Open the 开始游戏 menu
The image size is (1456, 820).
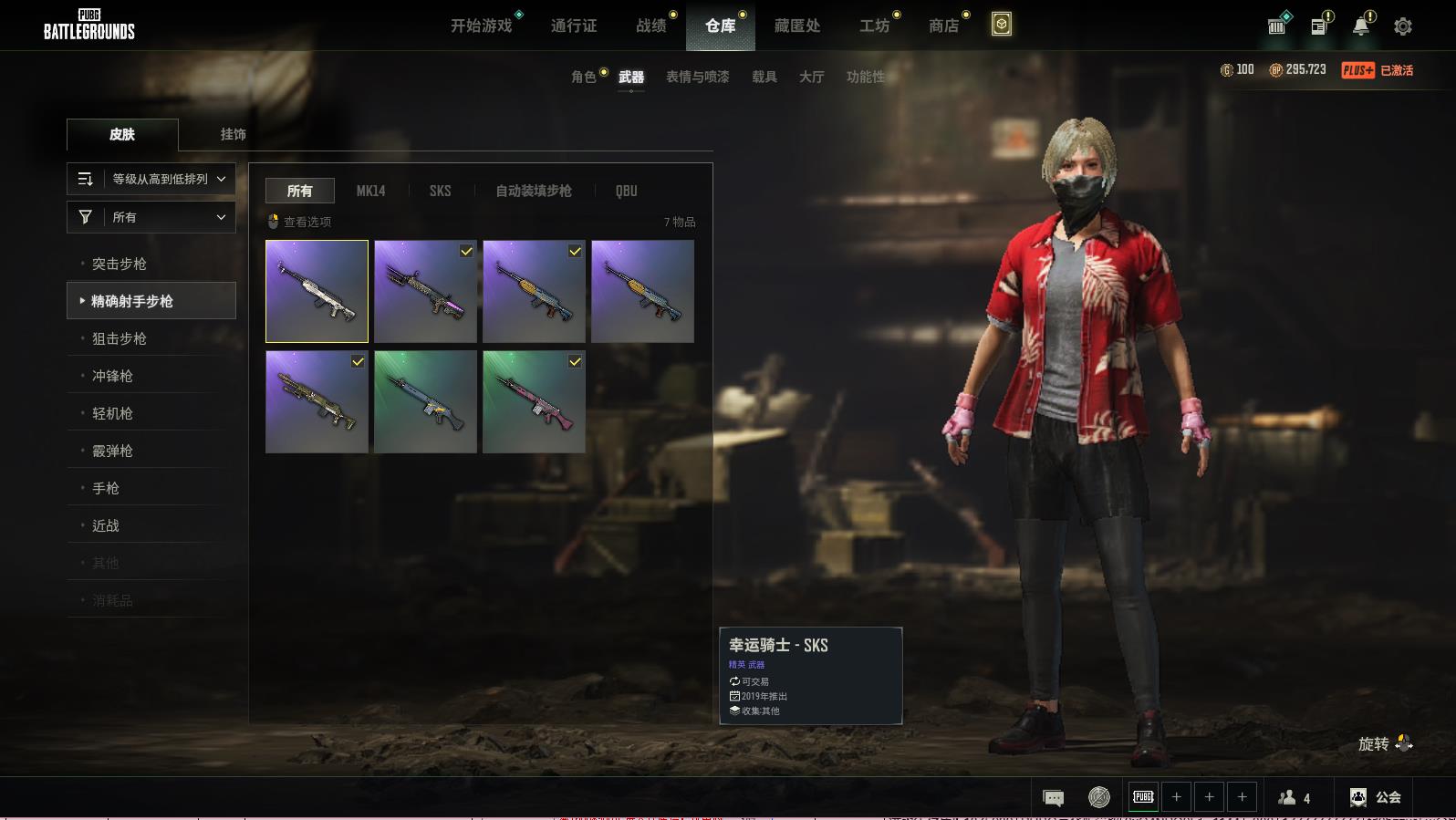[x=481, y=26]
